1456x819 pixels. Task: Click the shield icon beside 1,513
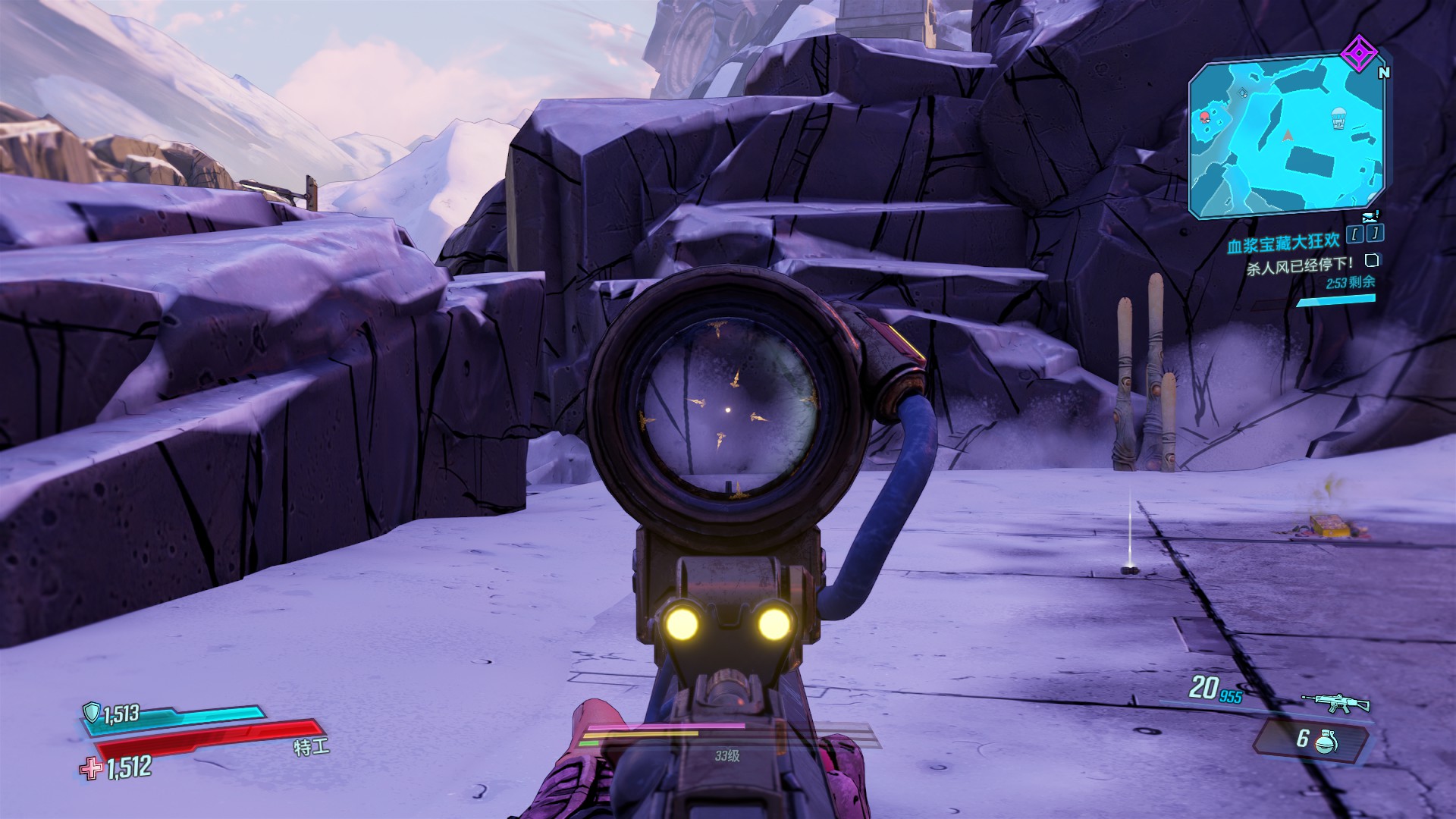(92, 712)
